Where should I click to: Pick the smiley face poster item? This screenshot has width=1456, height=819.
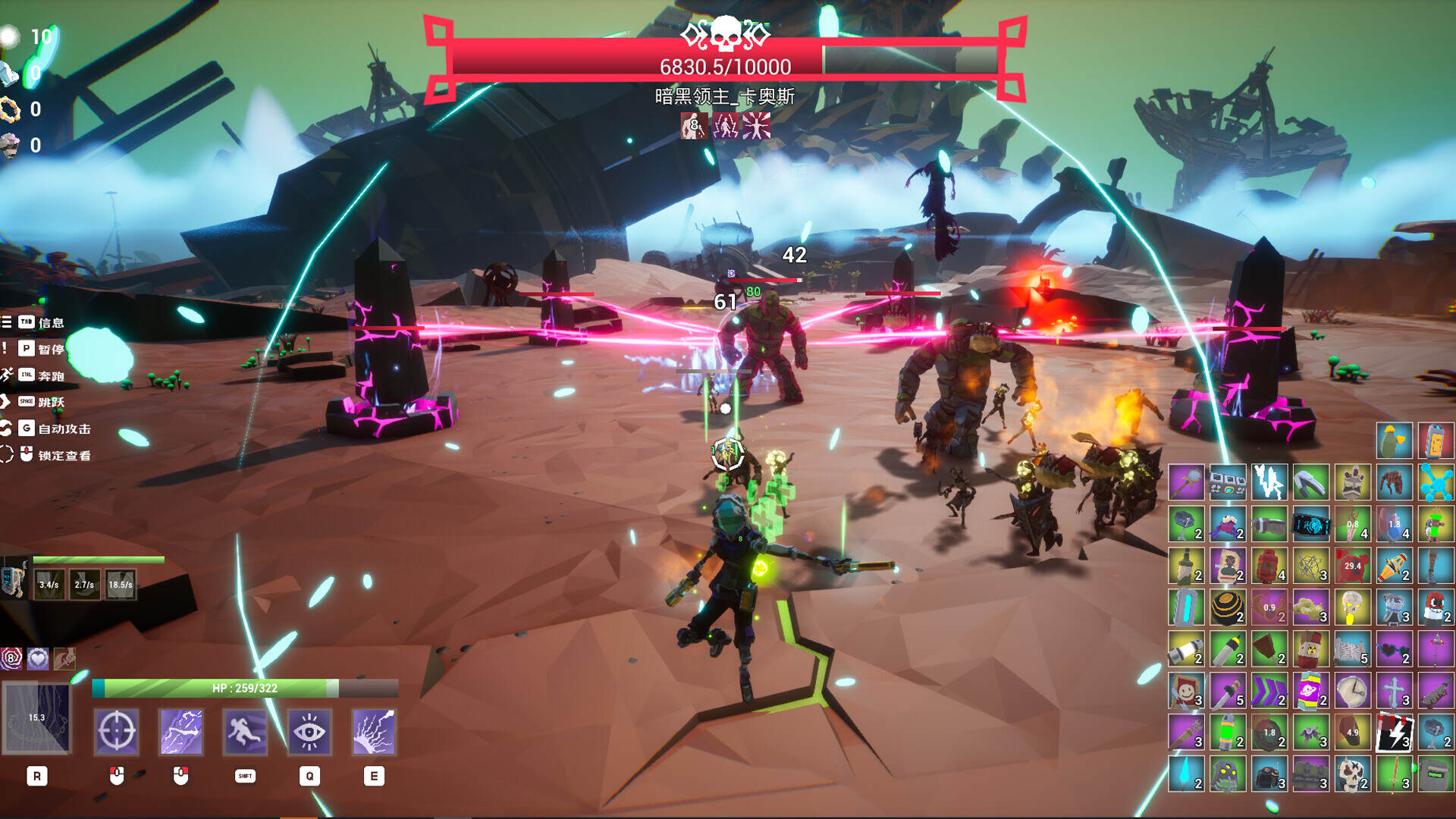(x=1185, y=691)
